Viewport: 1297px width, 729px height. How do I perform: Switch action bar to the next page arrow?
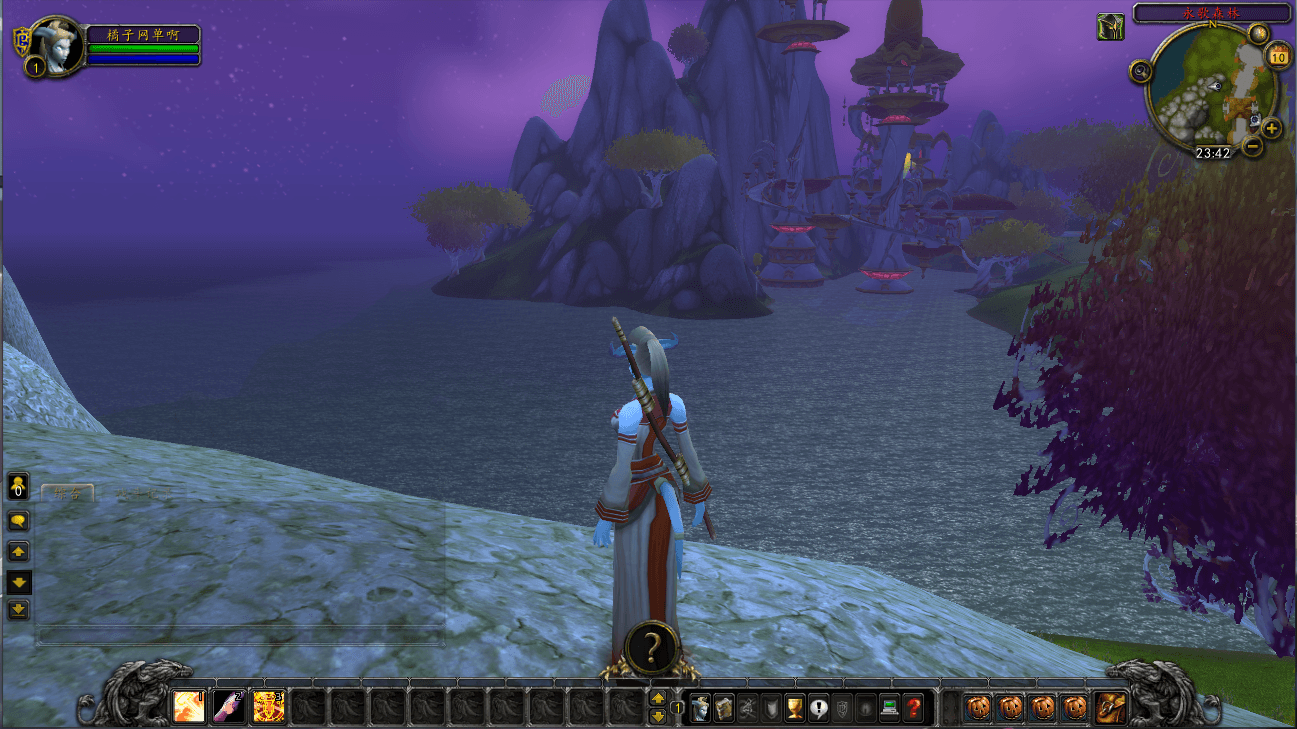(x=658, y=716)
